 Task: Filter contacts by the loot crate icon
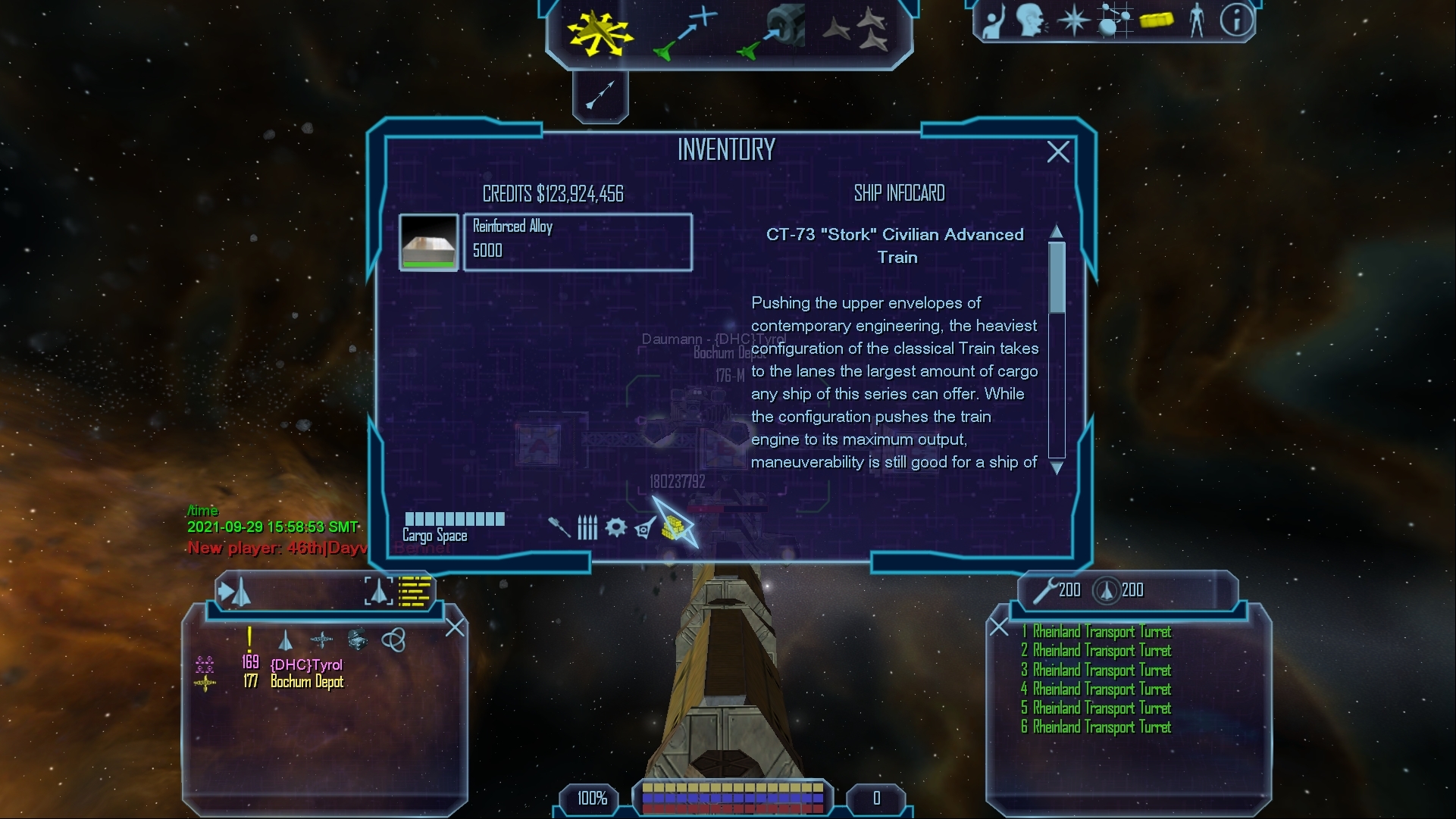357,639
